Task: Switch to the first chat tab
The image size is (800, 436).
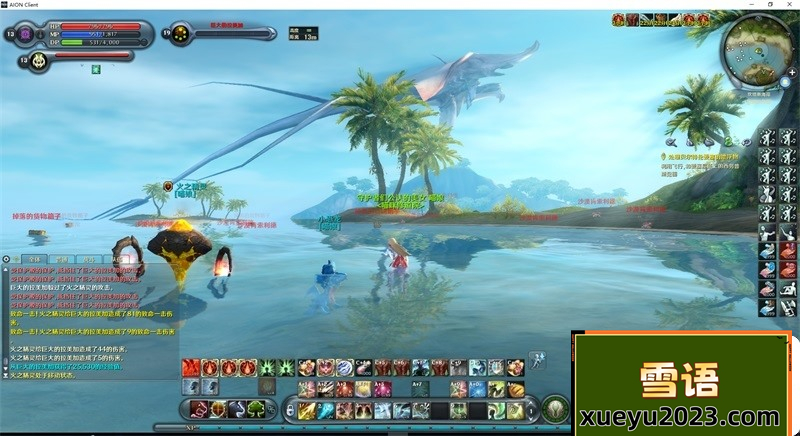Action: [32, 258]
